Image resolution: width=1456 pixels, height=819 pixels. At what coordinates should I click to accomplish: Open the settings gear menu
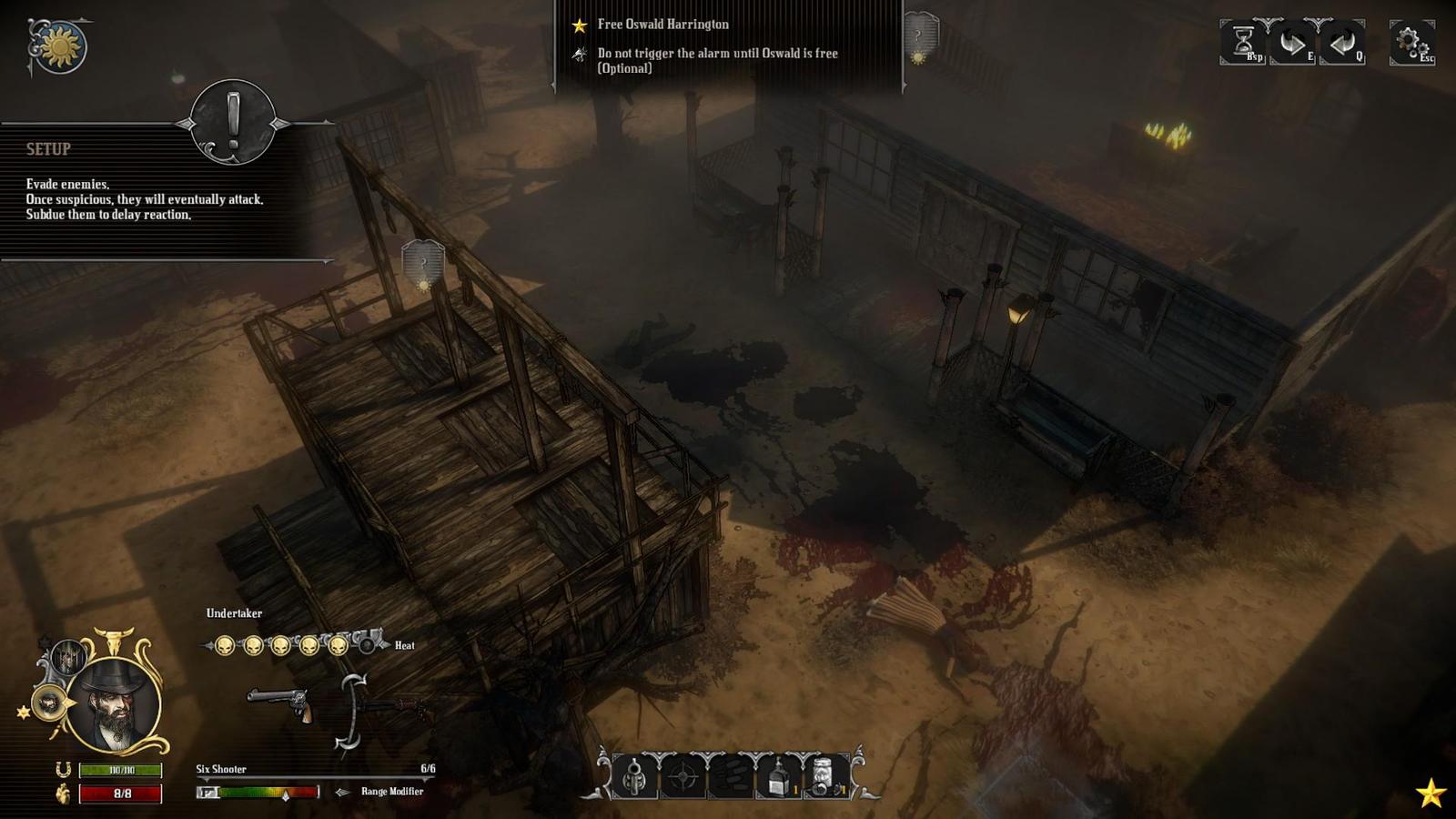pos(1411,42)
